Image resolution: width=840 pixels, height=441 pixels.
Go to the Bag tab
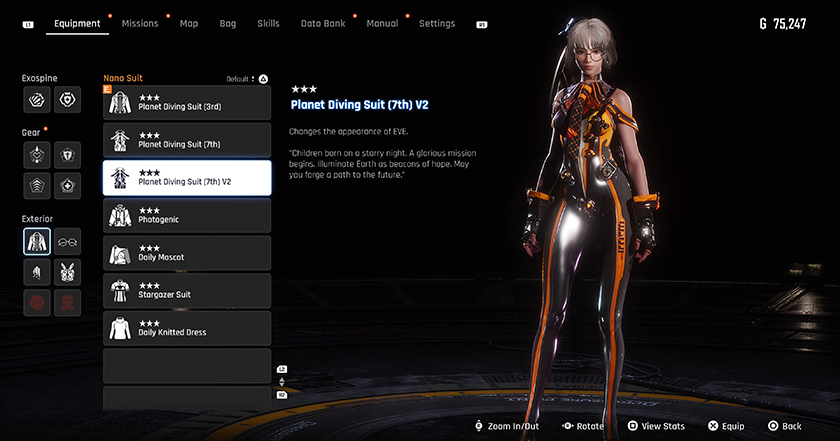point(228,23)
